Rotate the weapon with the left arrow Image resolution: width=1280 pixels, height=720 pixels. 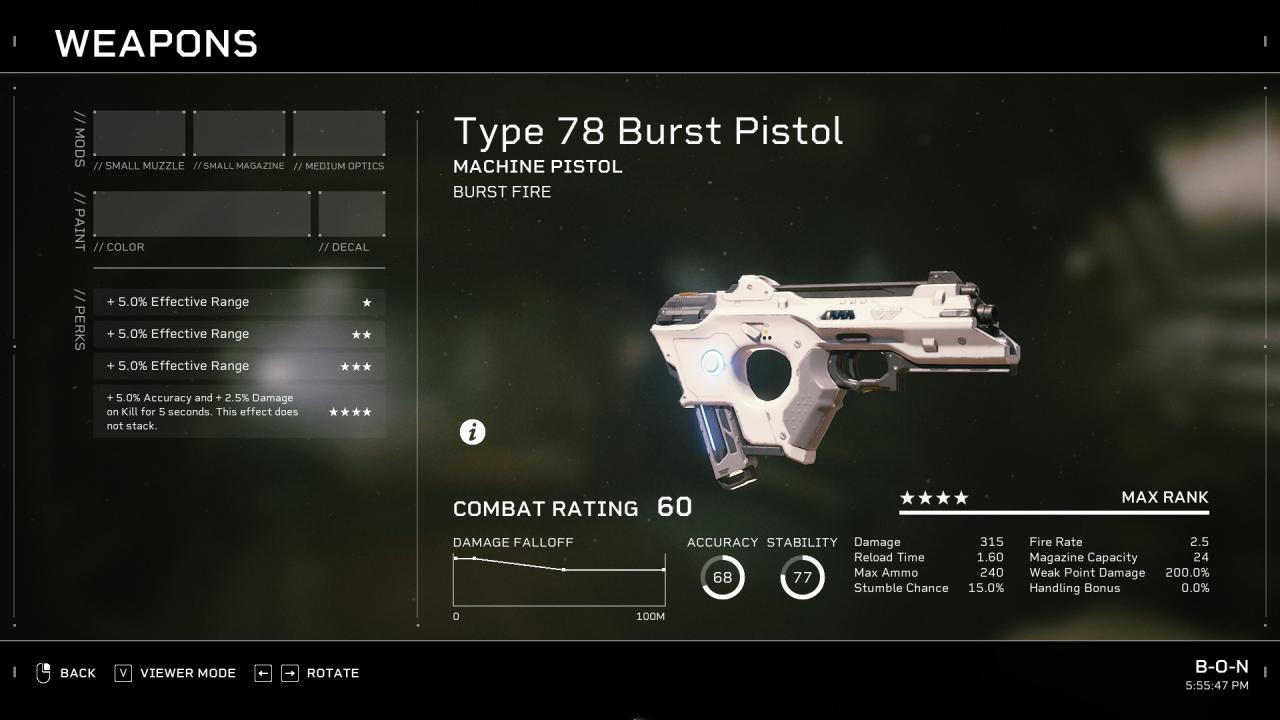click(x=263, y=673)
